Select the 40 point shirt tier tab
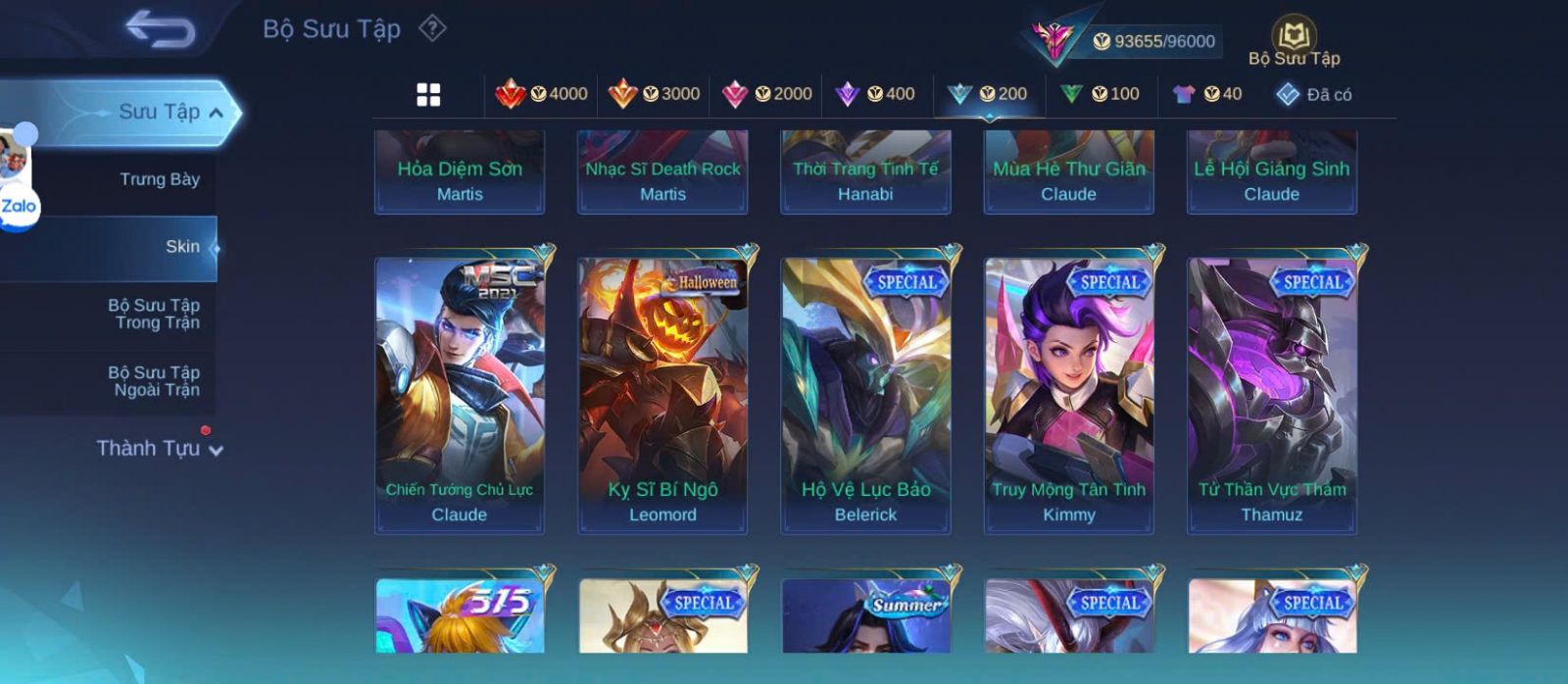 click(x=1207, y=94)
